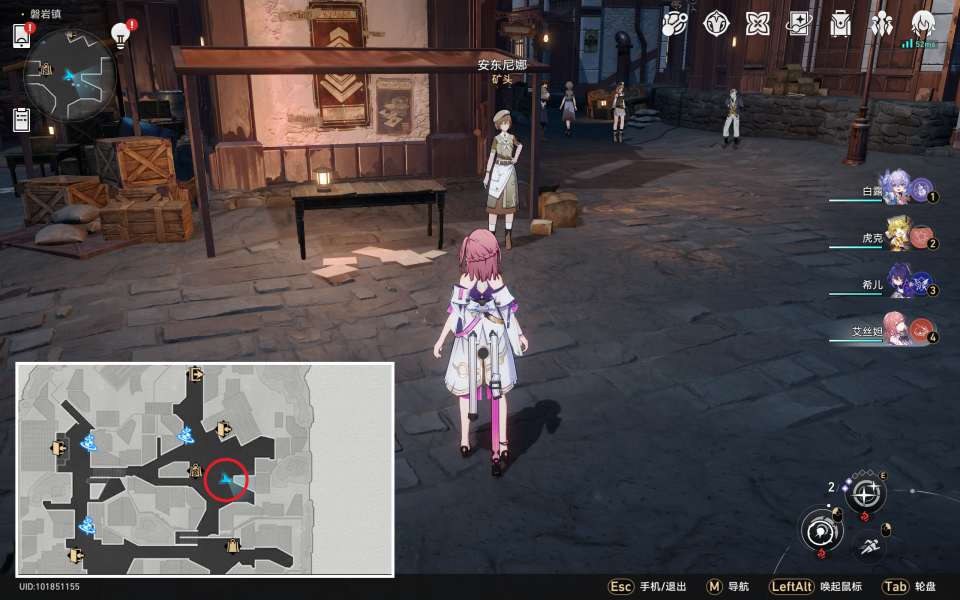Image resolution: width=960 pixels, height=600 pixels.
Task: Toggle the sprint running icon
Action: 869,545
